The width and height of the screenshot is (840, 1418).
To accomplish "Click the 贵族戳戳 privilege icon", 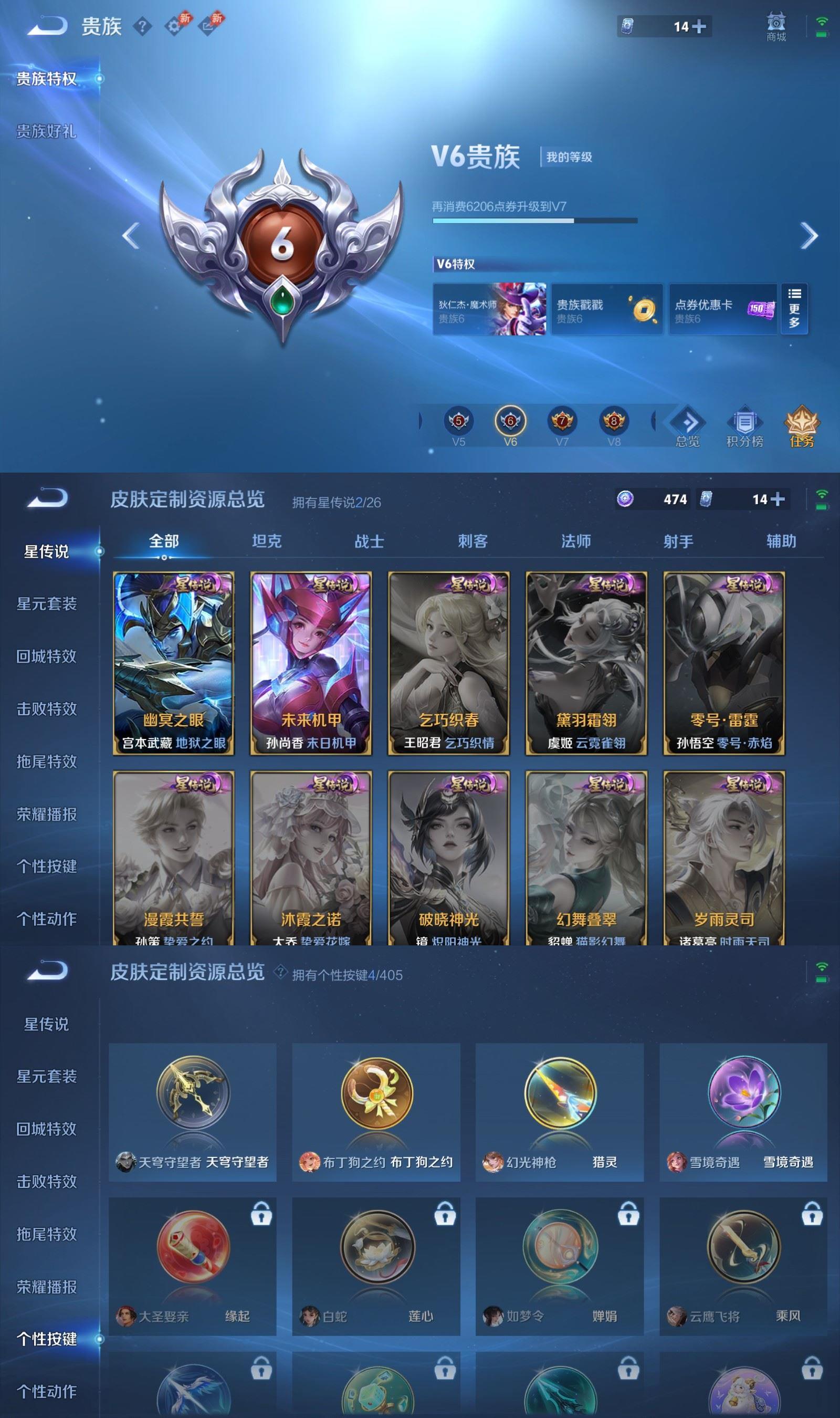I will pyautogui.click(x=607, y=308).
